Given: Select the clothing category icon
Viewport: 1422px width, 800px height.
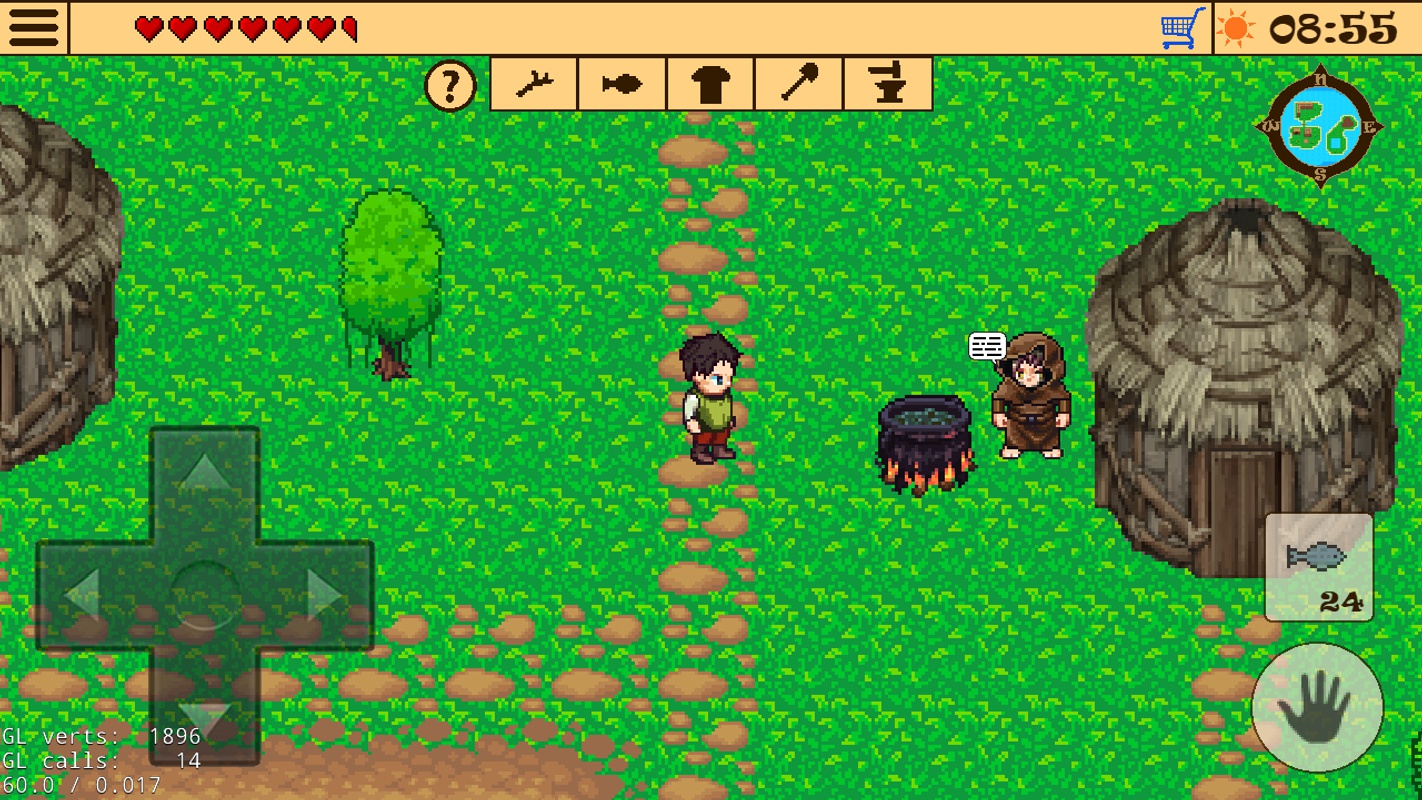Looking at the screenshot, I should coord(710,84).
